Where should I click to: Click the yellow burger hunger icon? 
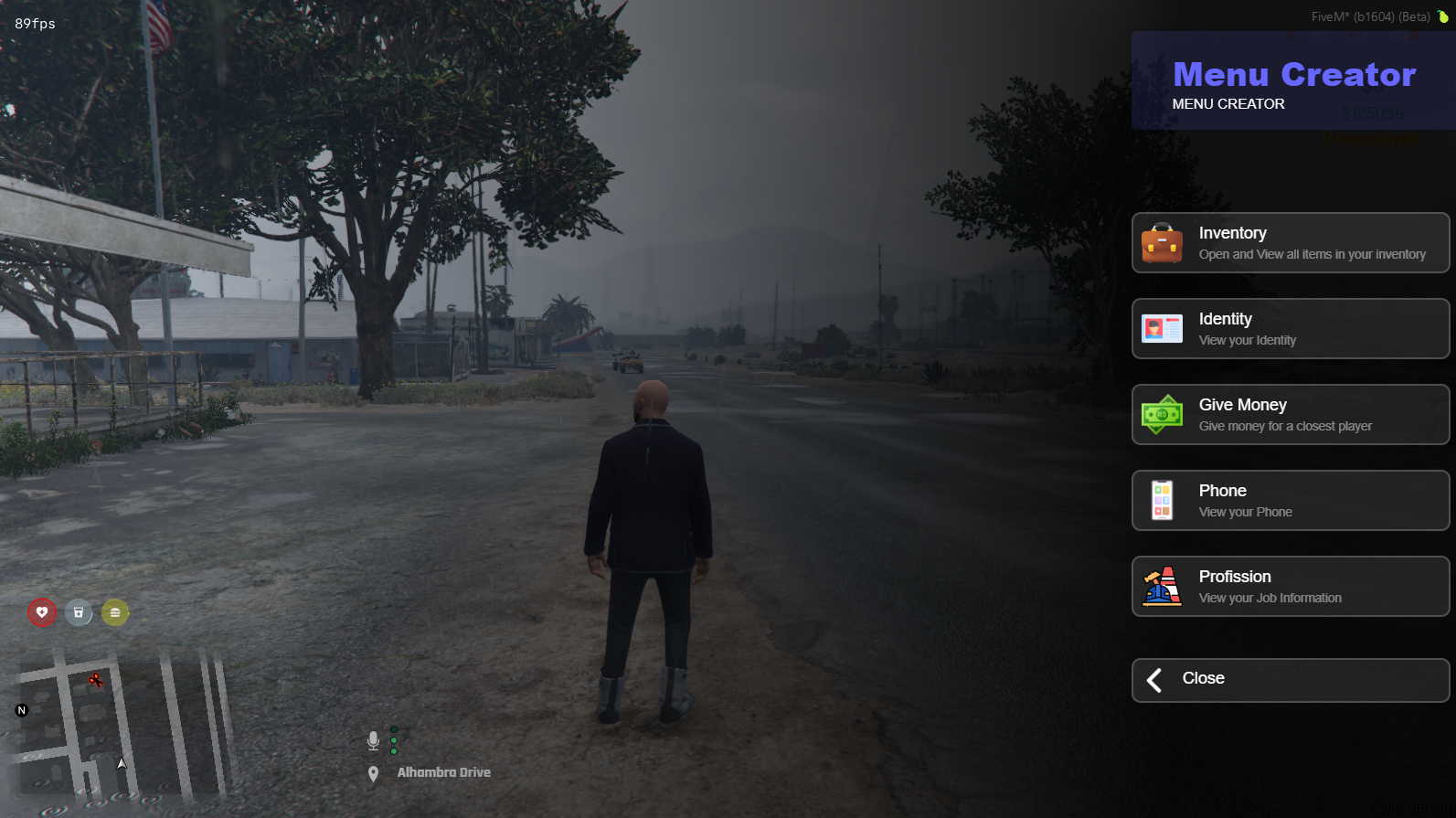pyautogui.click(x=115, y=612)
